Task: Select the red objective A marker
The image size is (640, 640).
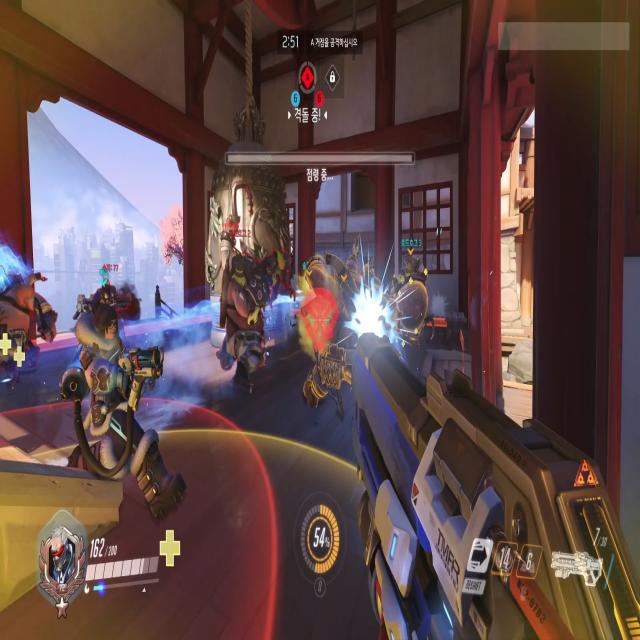Action: 308,75
